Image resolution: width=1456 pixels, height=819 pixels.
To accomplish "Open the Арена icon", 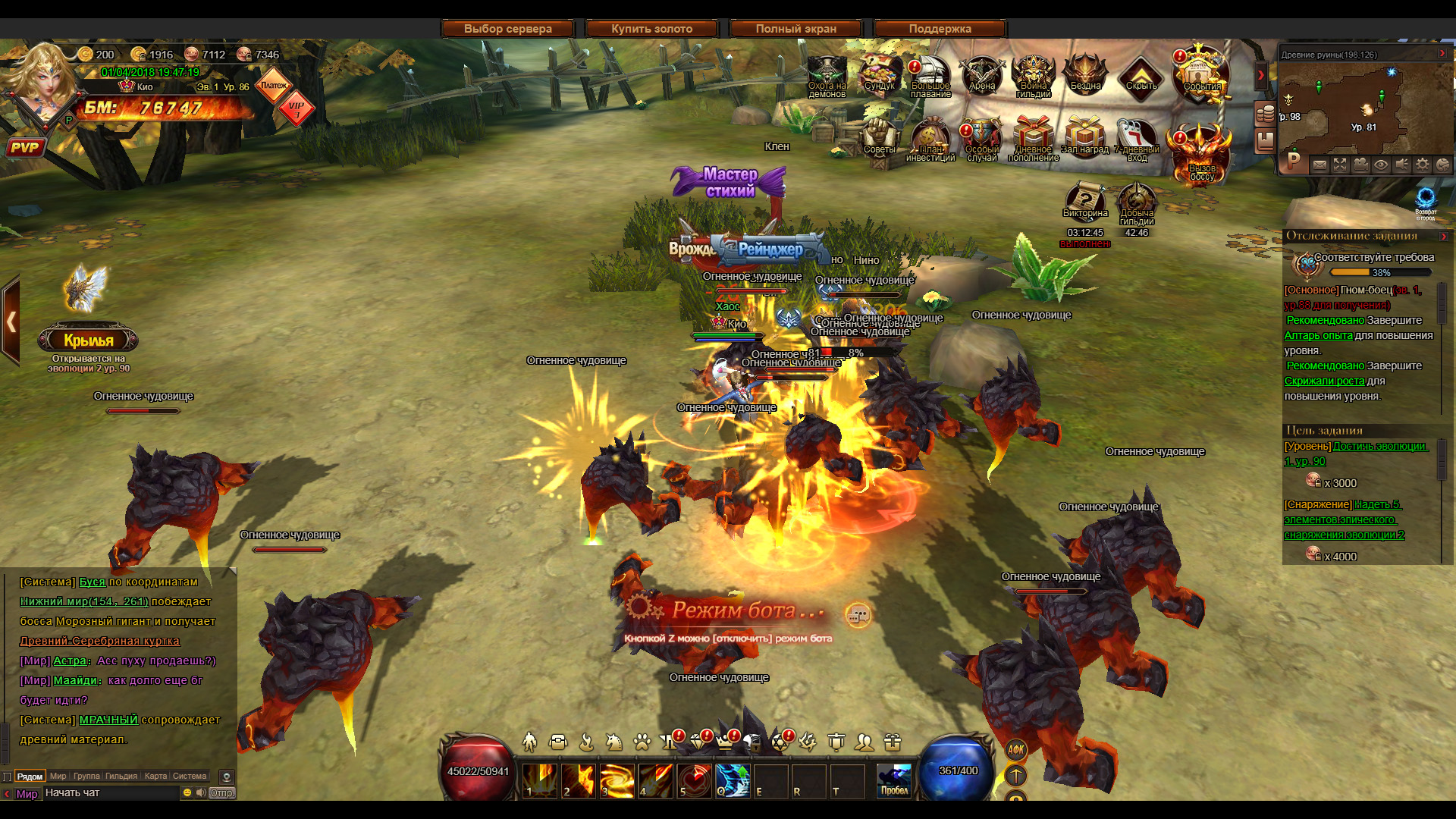I will 981,74.
